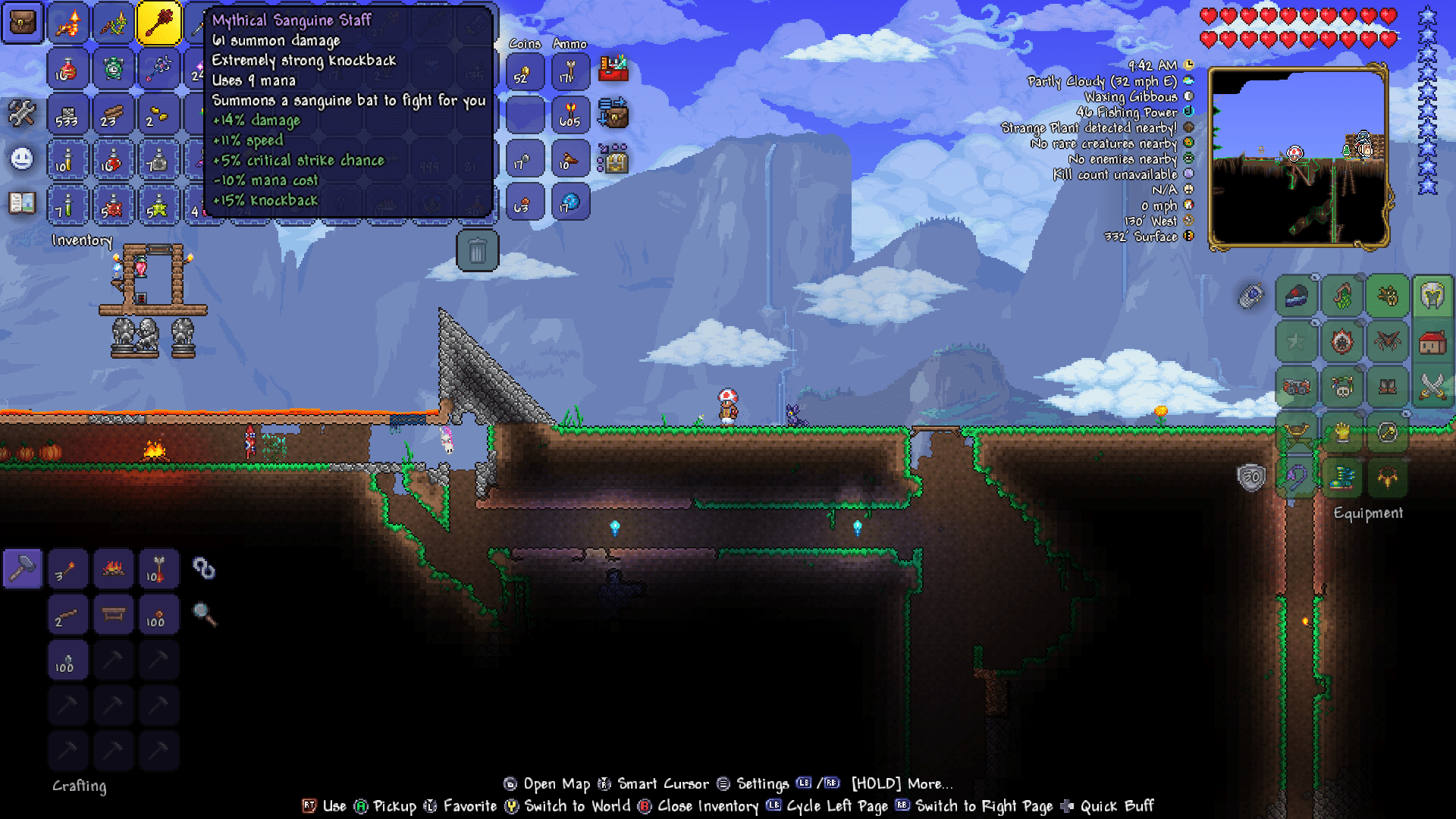Select the Mythical Sanguine Staff in the hotbar

point(159,23)
